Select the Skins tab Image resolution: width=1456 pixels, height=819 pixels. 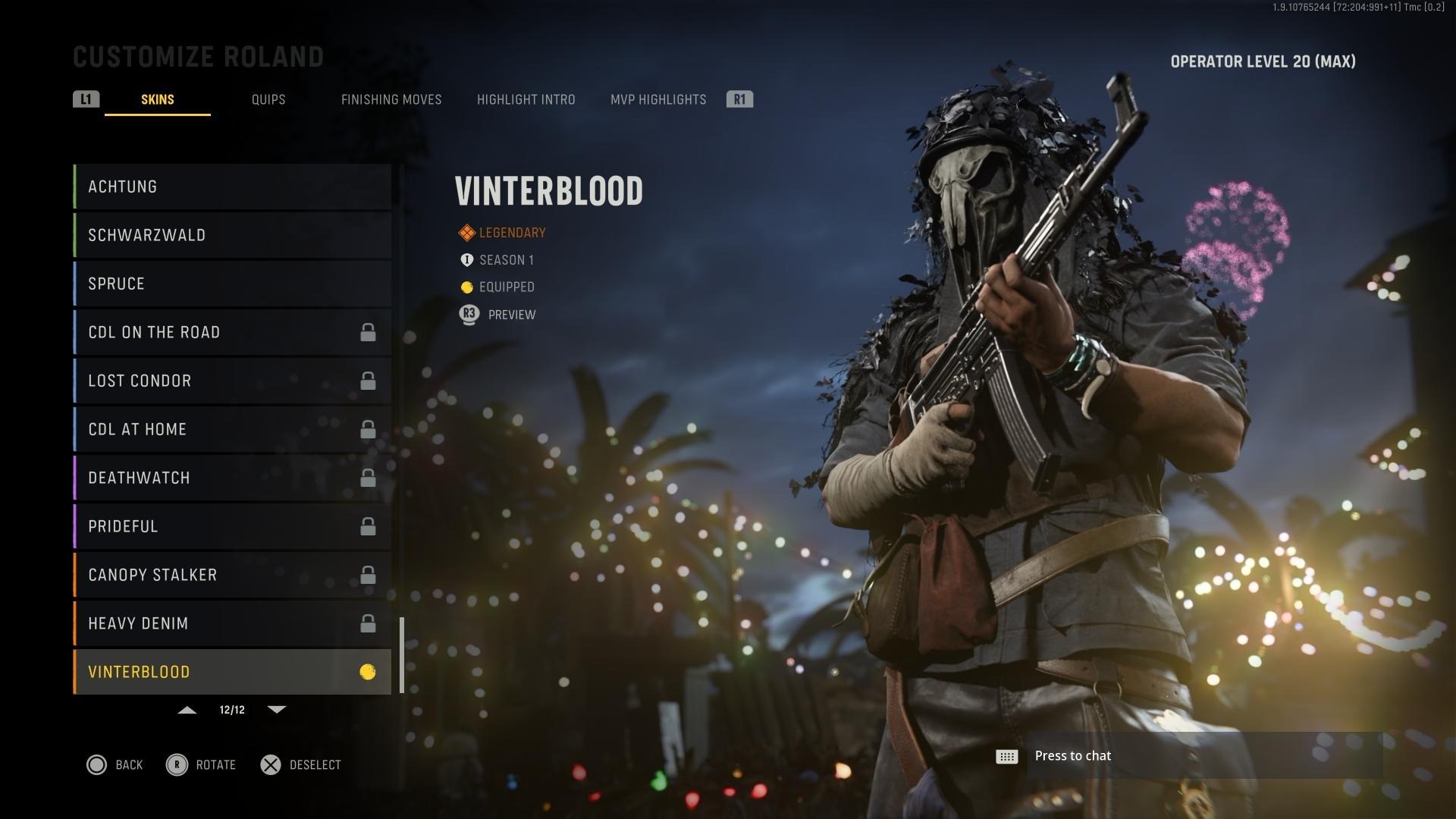tap(158, 99)
